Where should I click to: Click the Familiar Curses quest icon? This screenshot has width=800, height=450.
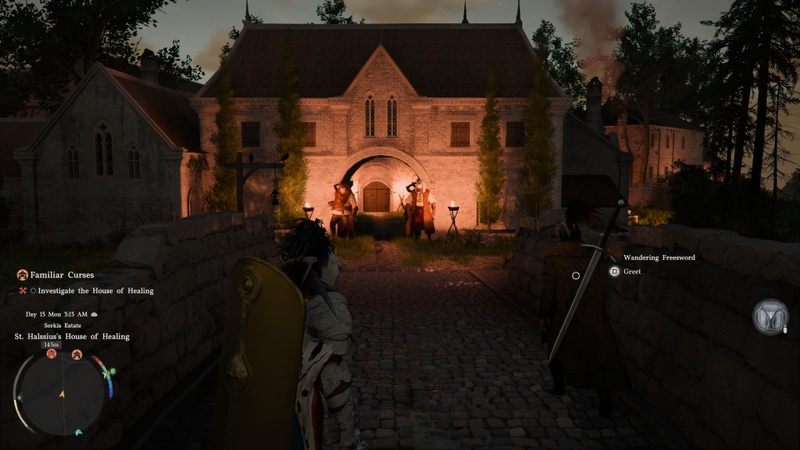[x=22, y=274]
